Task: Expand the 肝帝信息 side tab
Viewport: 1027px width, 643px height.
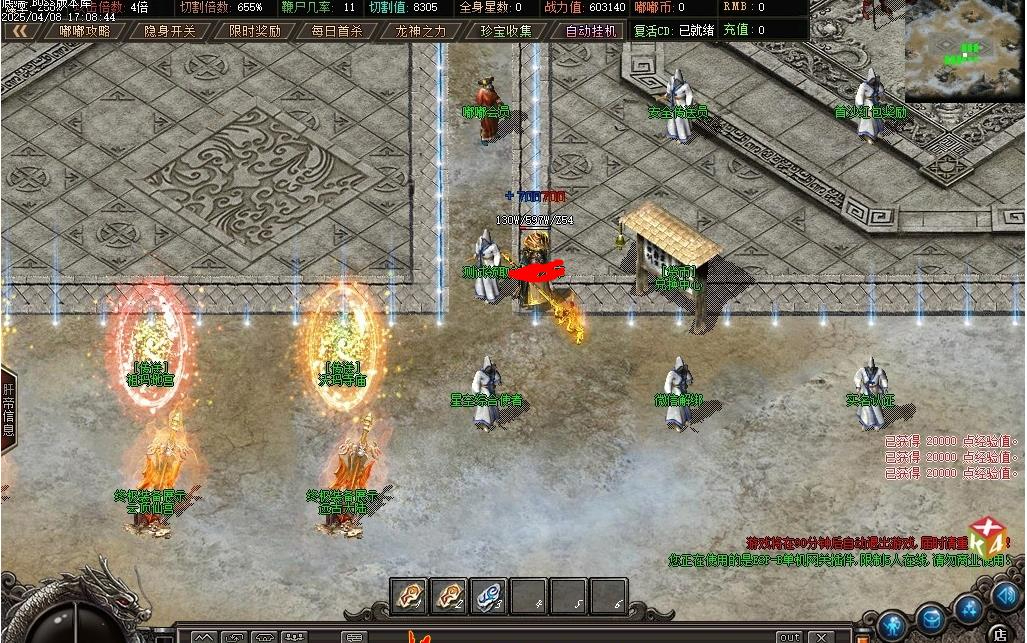Action: click(x=8, y=409)
